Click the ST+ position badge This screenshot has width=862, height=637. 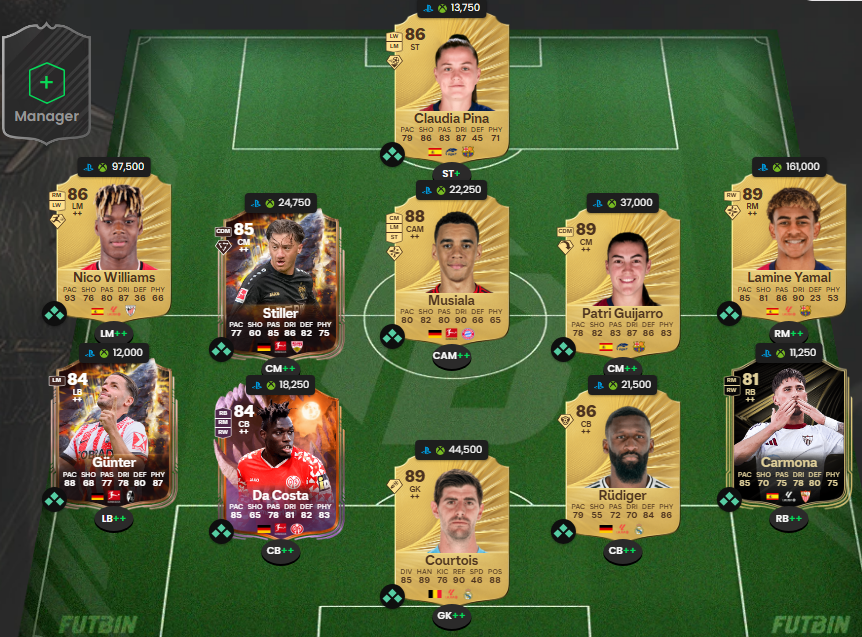click(x=451, y=173)
